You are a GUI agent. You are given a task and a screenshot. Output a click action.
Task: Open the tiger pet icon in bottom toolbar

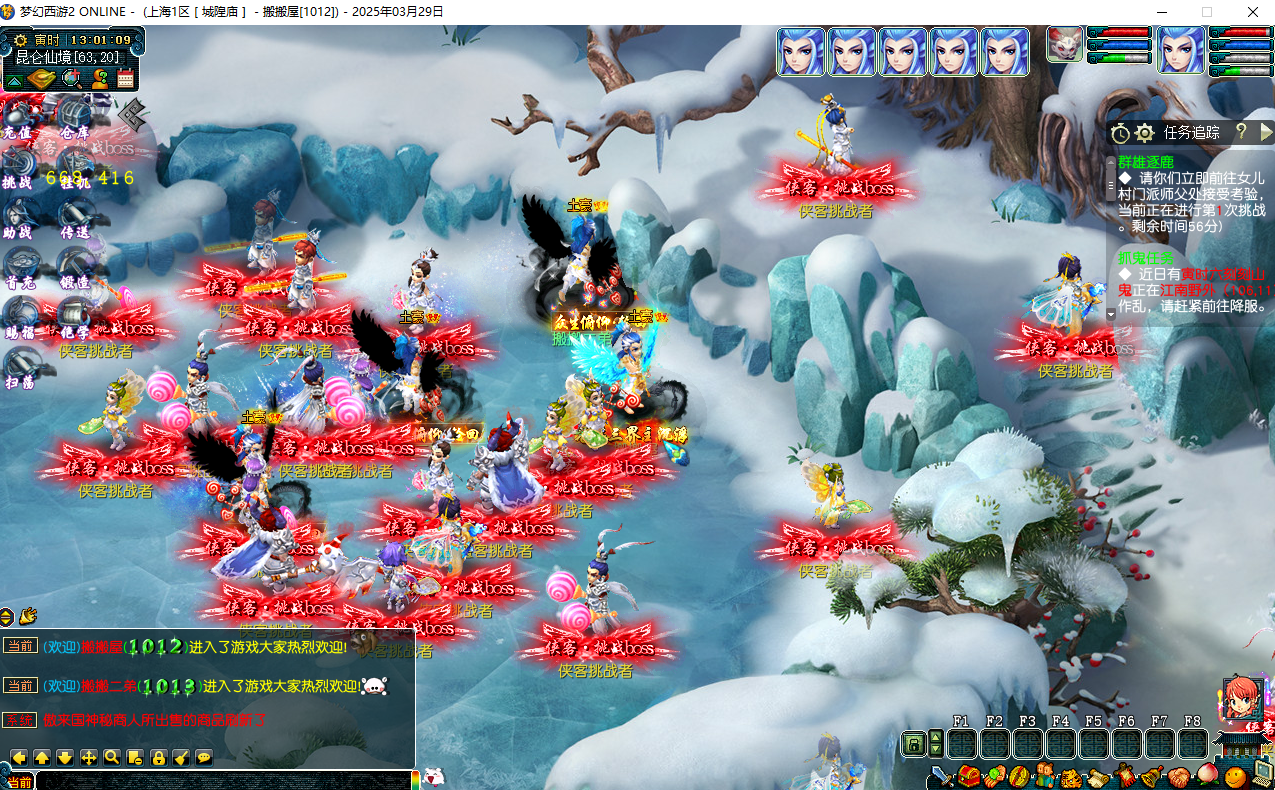(x=1069, y=776)
